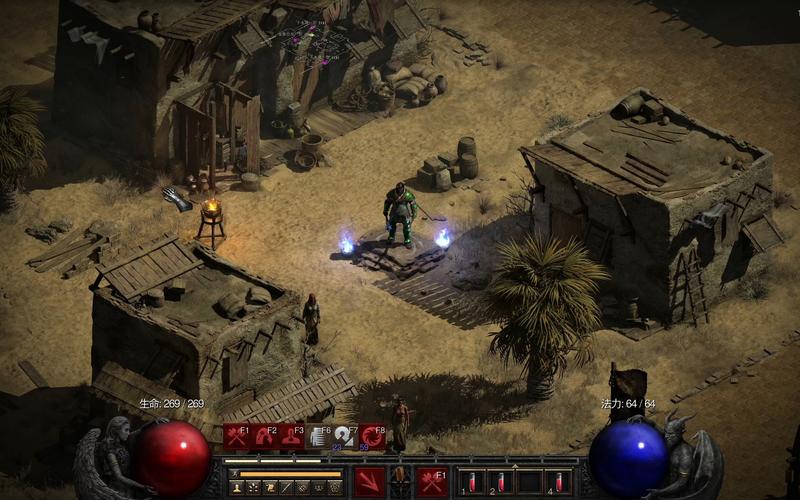Open the left-click attack skill selector
800x500 pixels.
[x=370, y=482]
